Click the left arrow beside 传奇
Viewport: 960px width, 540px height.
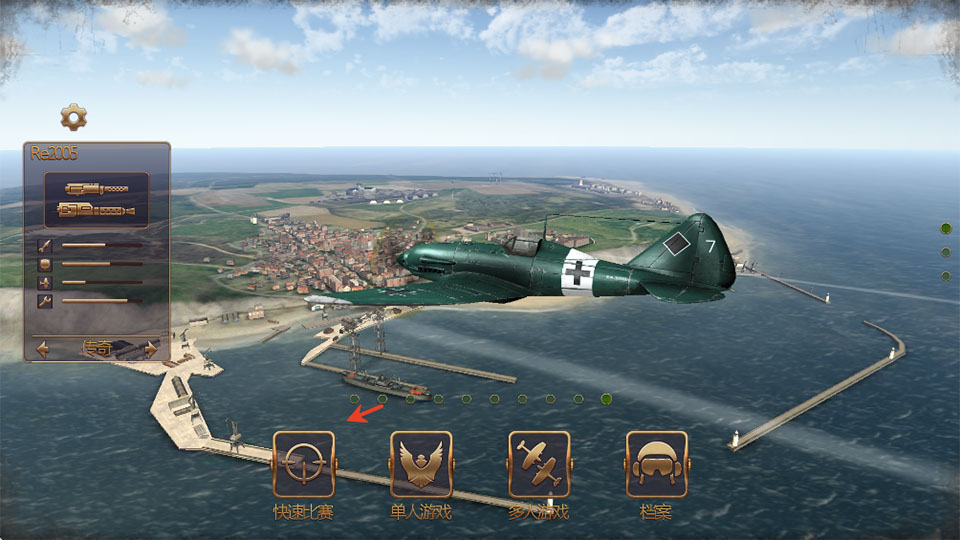click(43, 349)
